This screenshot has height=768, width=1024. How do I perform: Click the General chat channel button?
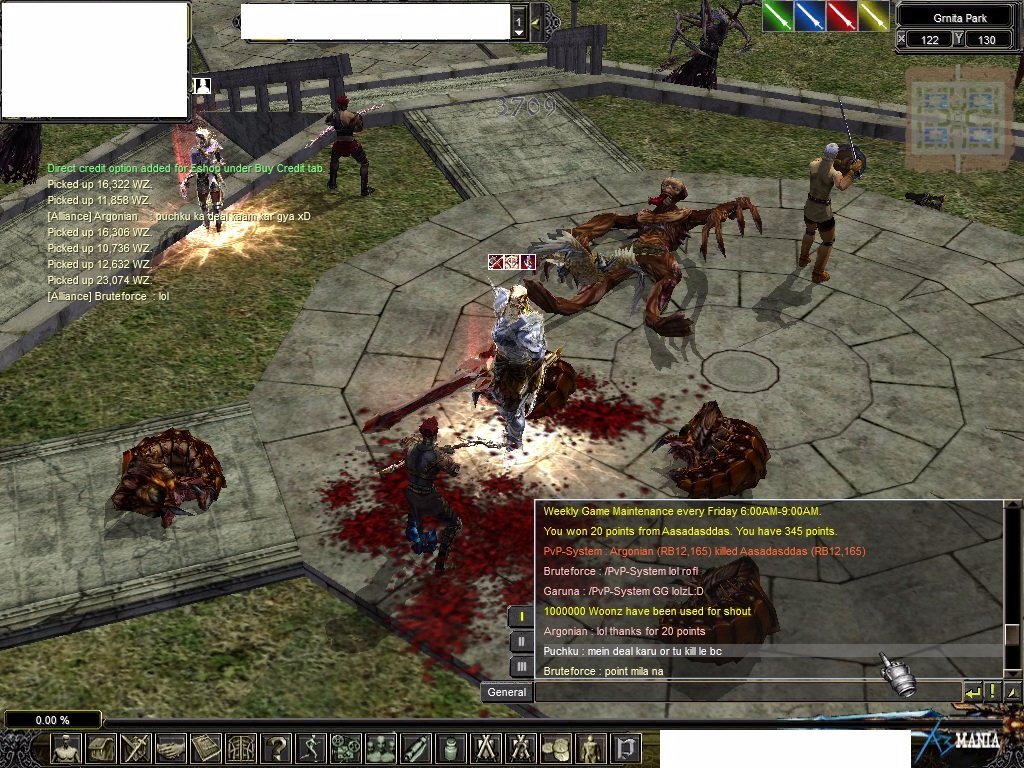[506, 692]
